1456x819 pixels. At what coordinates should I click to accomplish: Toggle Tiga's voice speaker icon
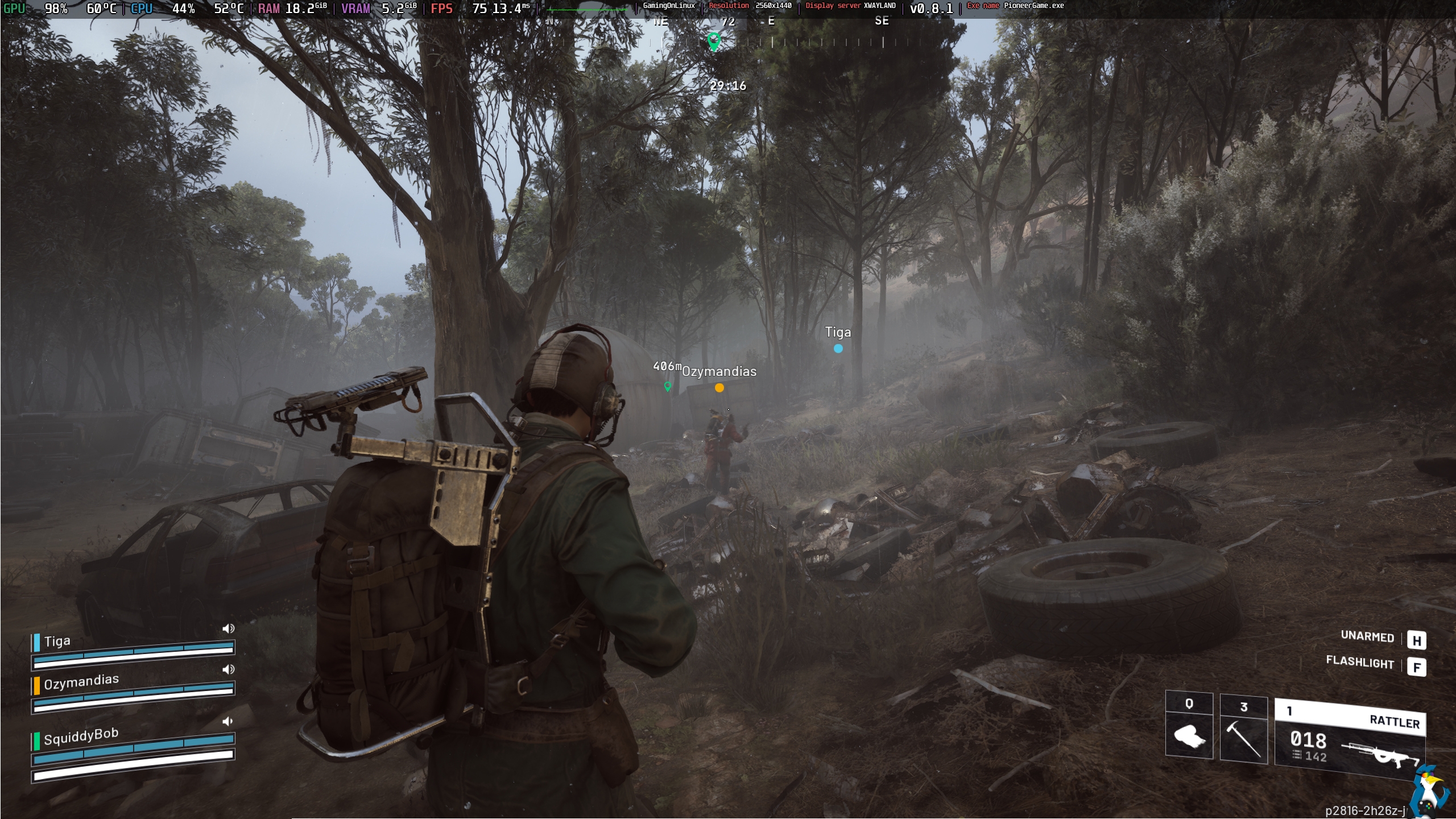point(228,628)
